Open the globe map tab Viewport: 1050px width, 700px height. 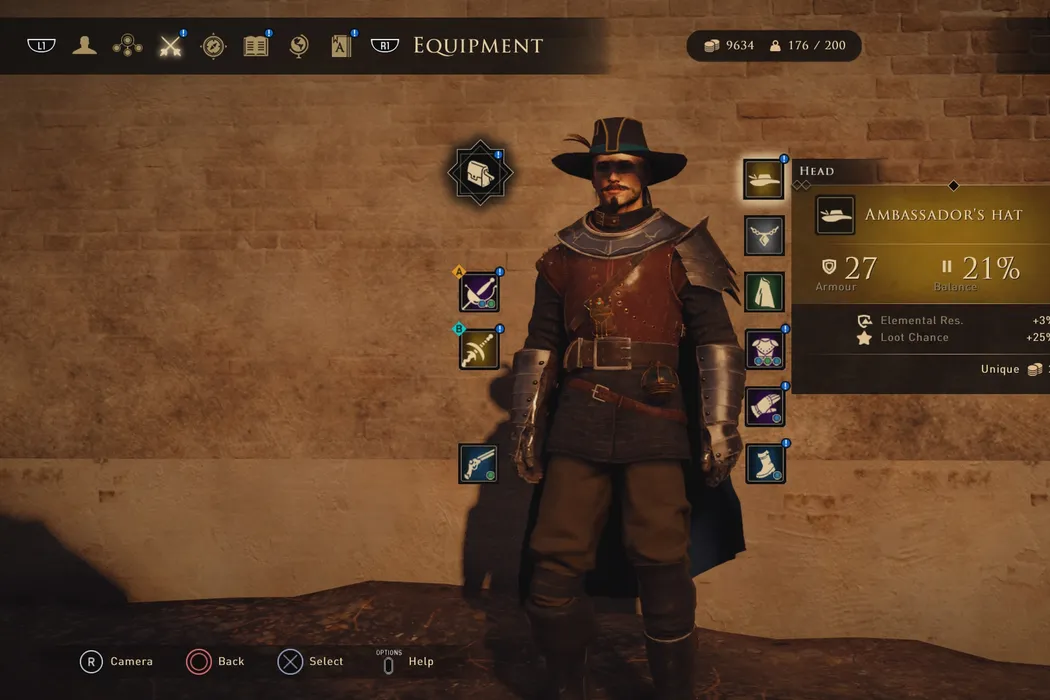(x=298, y=46)
